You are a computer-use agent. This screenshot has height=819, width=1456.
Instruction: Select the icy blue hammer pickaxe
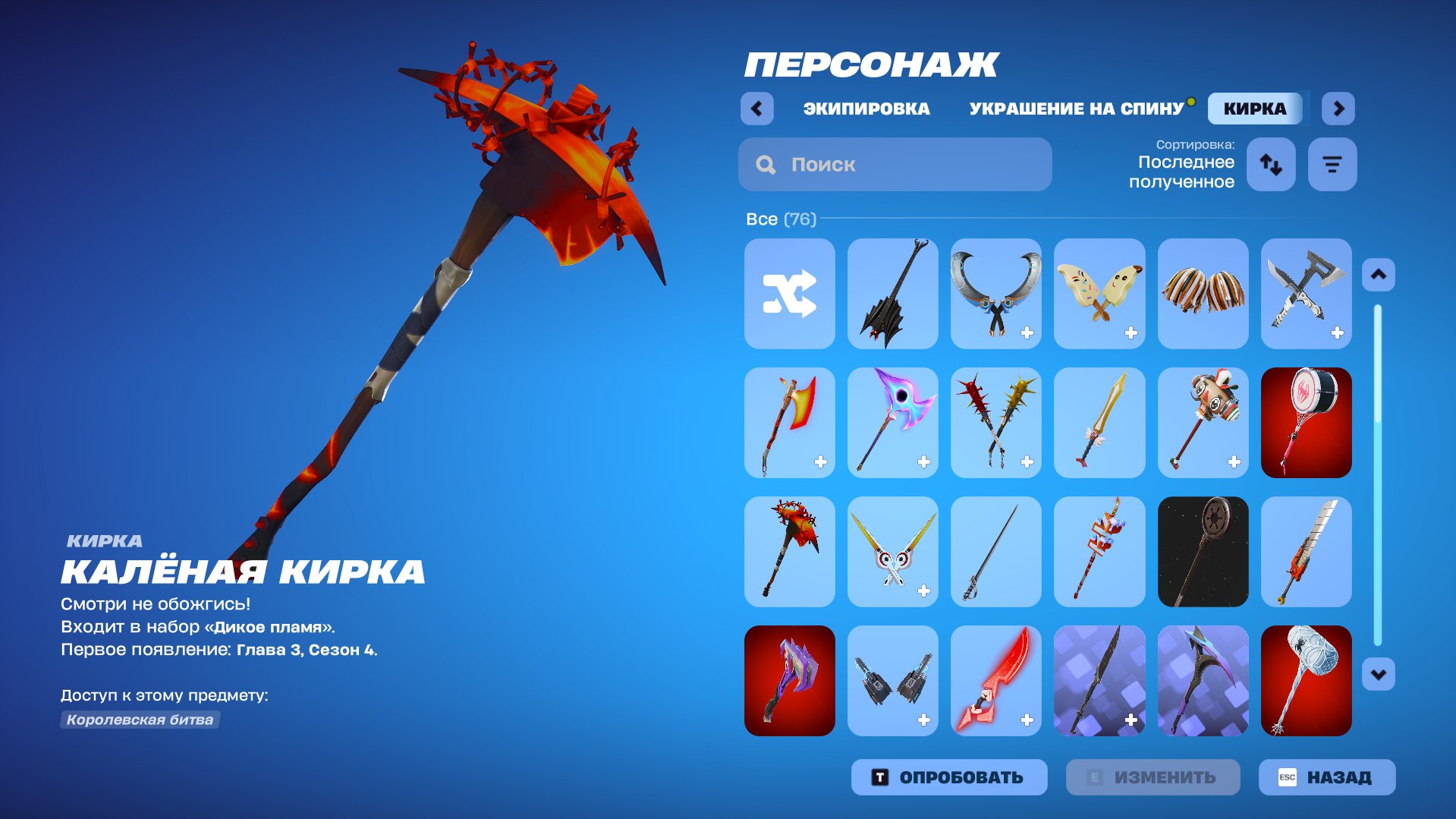(1306, 681)
